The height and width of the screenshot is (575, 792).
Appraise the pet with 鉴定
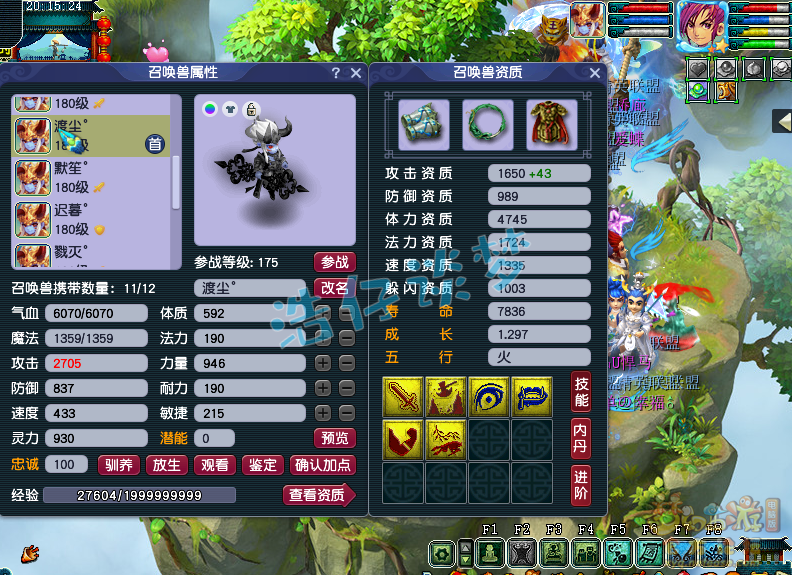click(263, 465)
